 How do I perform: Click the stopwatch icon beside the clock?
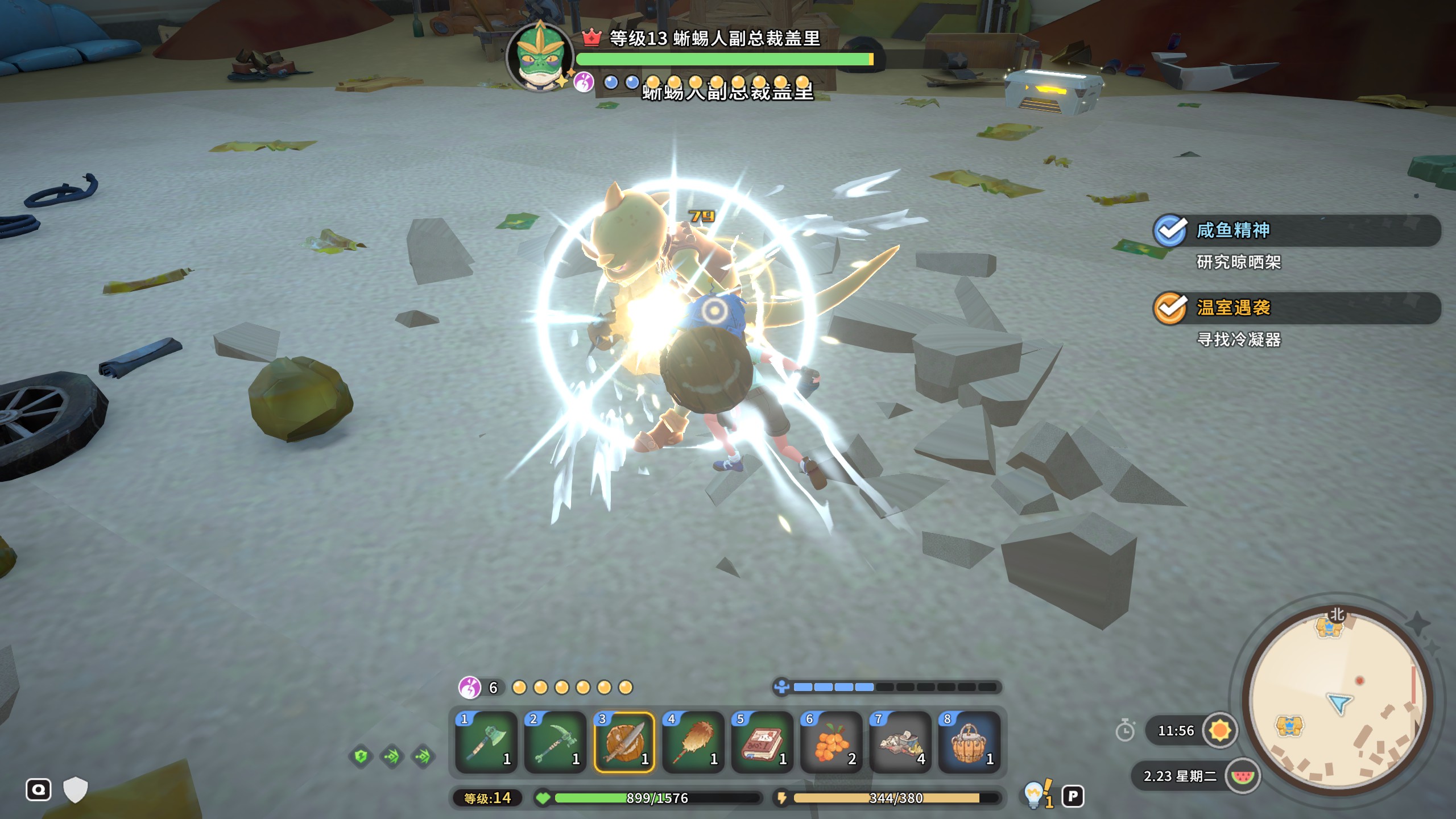pyautogui.click(x=1125, y=730)
